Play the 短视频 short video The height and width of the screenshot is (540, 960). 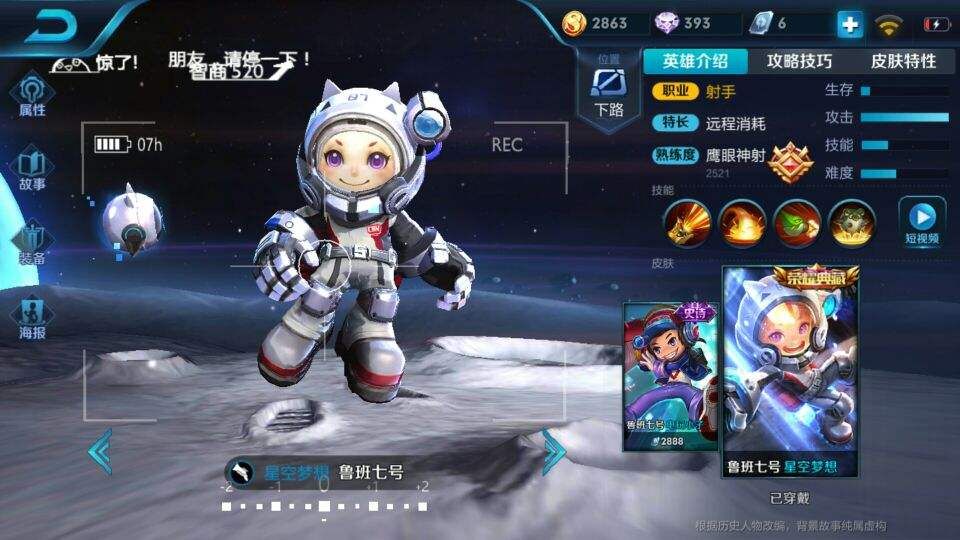pos(922,222)
